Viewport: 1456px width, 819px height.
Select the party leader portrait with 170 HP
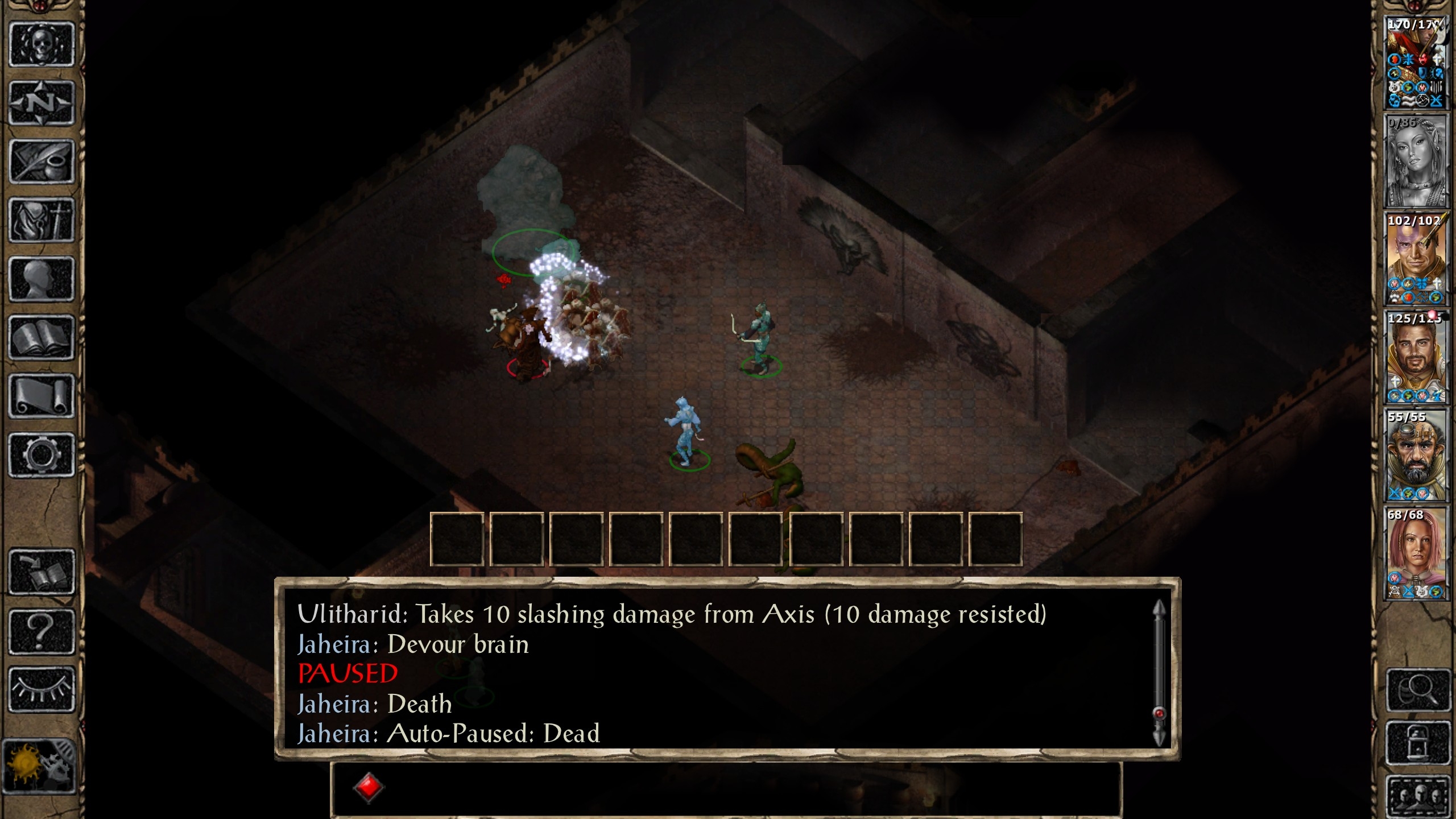point(1415,63)
